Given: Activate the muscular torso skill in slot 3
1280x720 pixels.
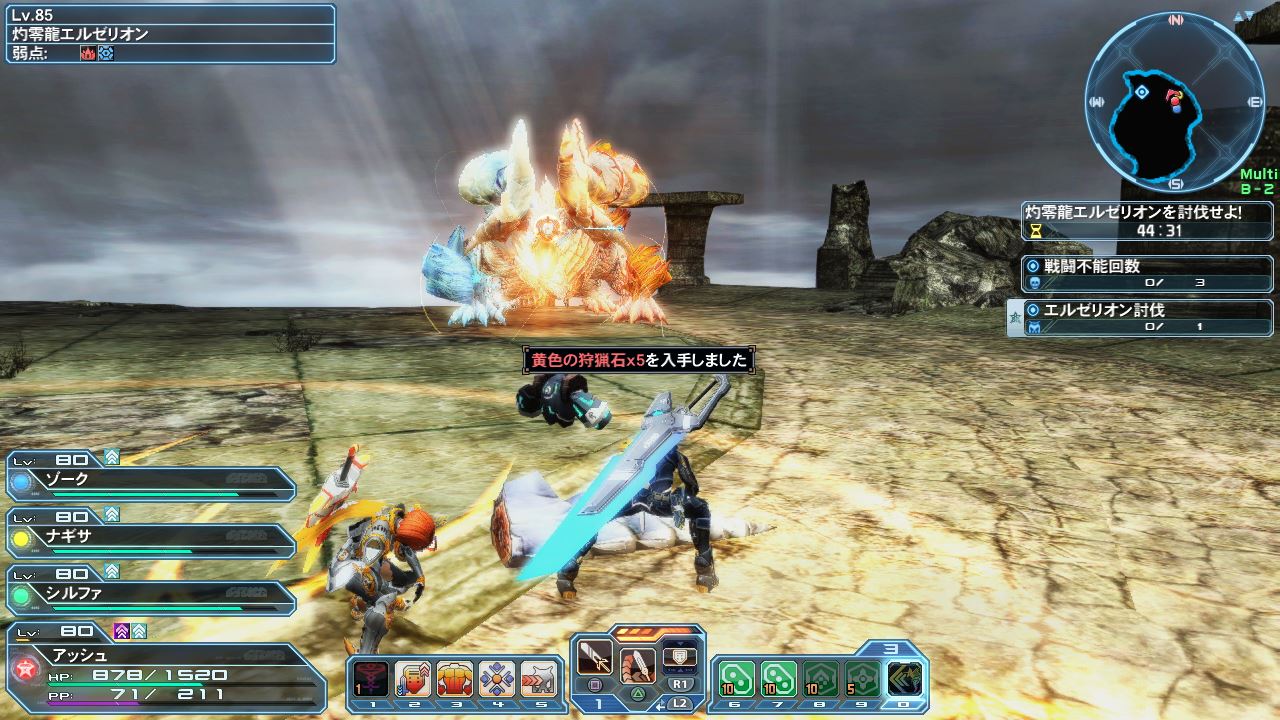Looking at the screenshot, I should 455,679.
